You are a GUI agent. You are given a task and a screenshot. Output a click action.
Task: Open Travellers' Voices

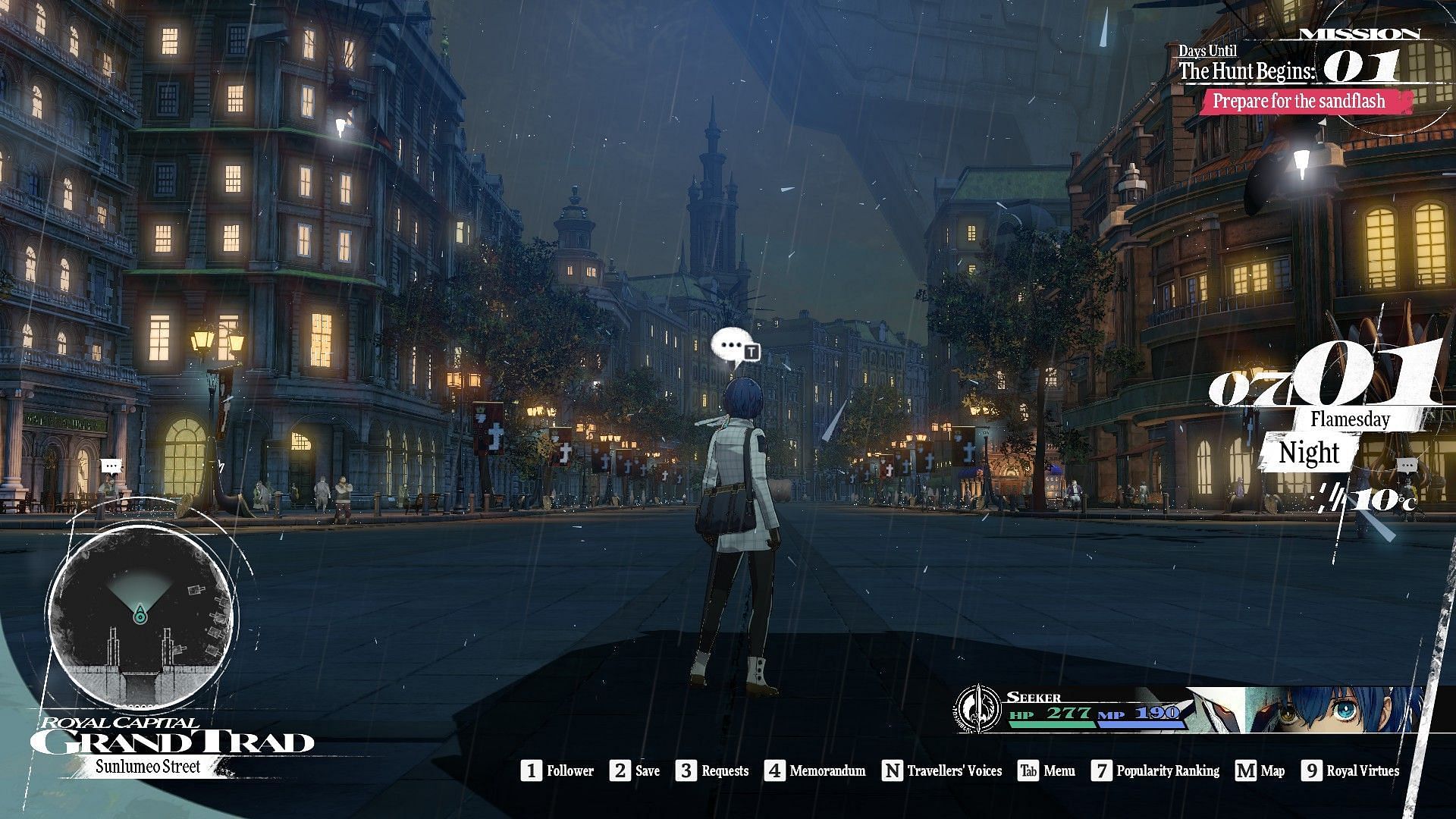click(943, 771)
